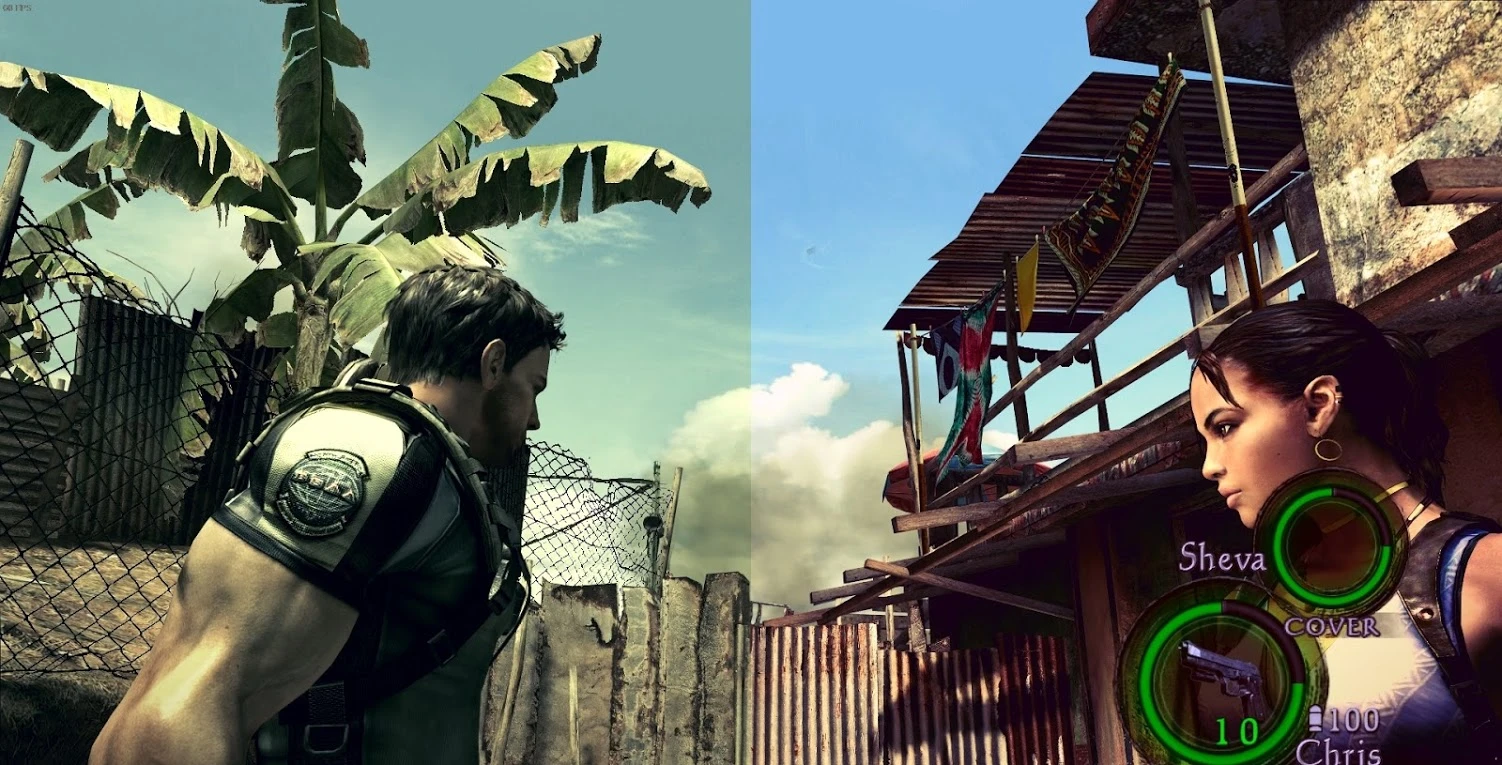This screenshot has width=1502, height=765.
Task: Select the pistol icon in Chris's weapon slot
Action: pos(1221,670)
